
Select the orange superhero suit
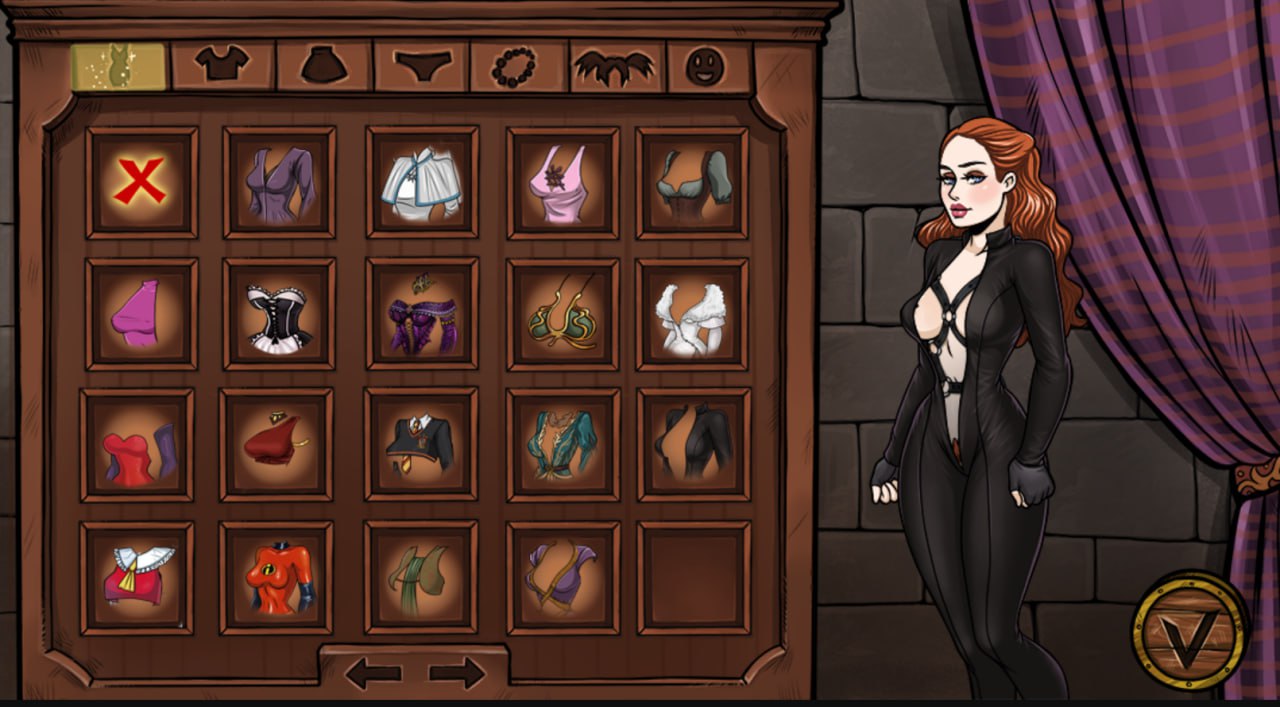click(x=276, y=578)
